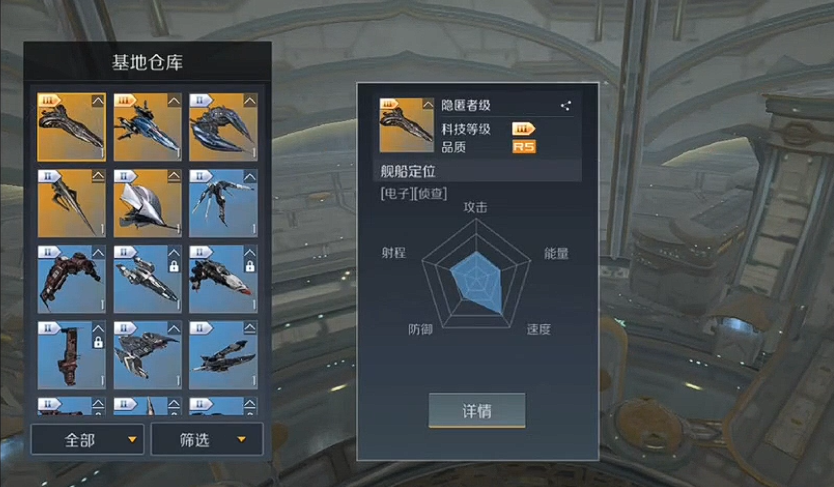The width and height of the screenshot is (834, 487).
Task: Open the 详情 details button
Action: tap(477, 411)
